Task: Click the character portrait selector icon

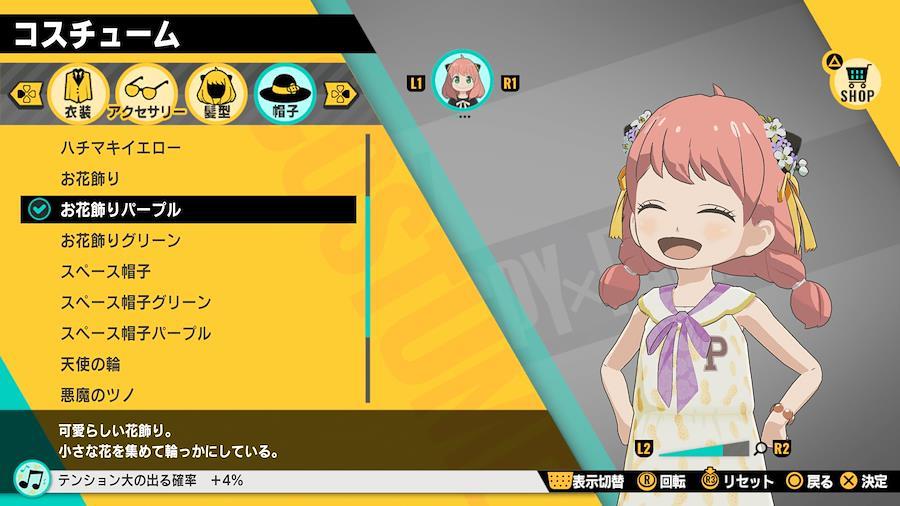Action: coord(461,83)
